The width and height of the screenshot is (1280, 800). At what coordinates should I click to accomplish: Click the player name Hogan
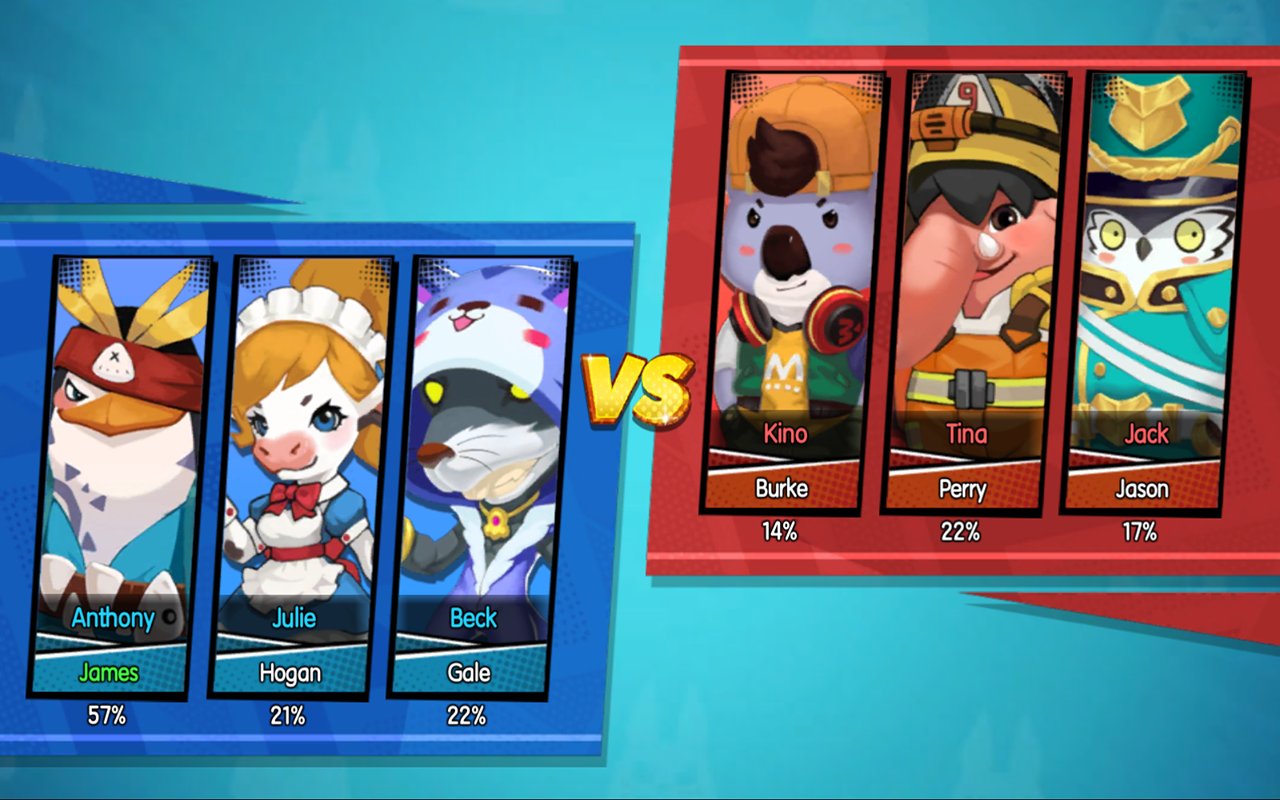287,673
